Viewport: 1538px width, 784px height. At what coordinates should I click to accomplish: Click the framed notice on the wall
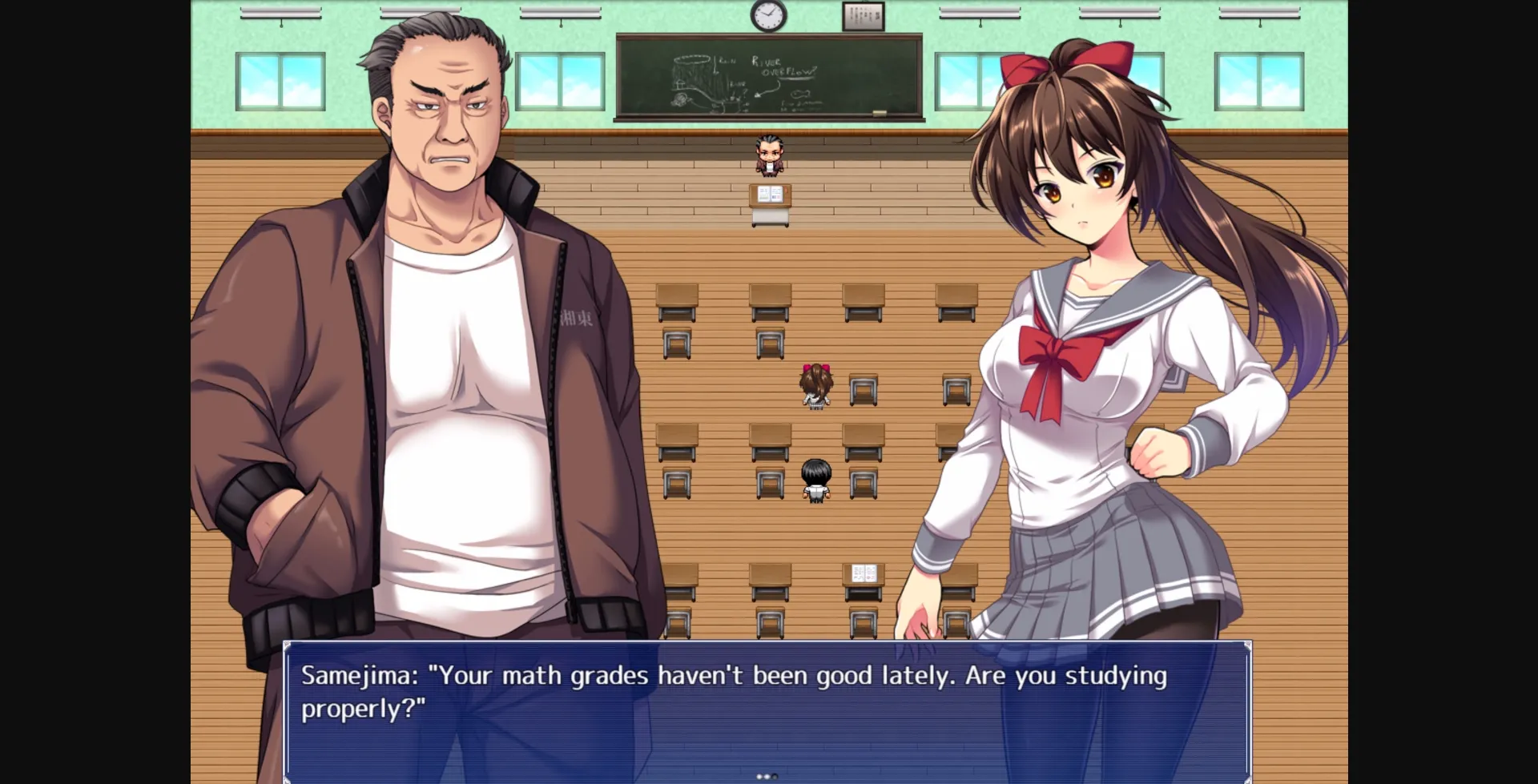click(864, 14)
